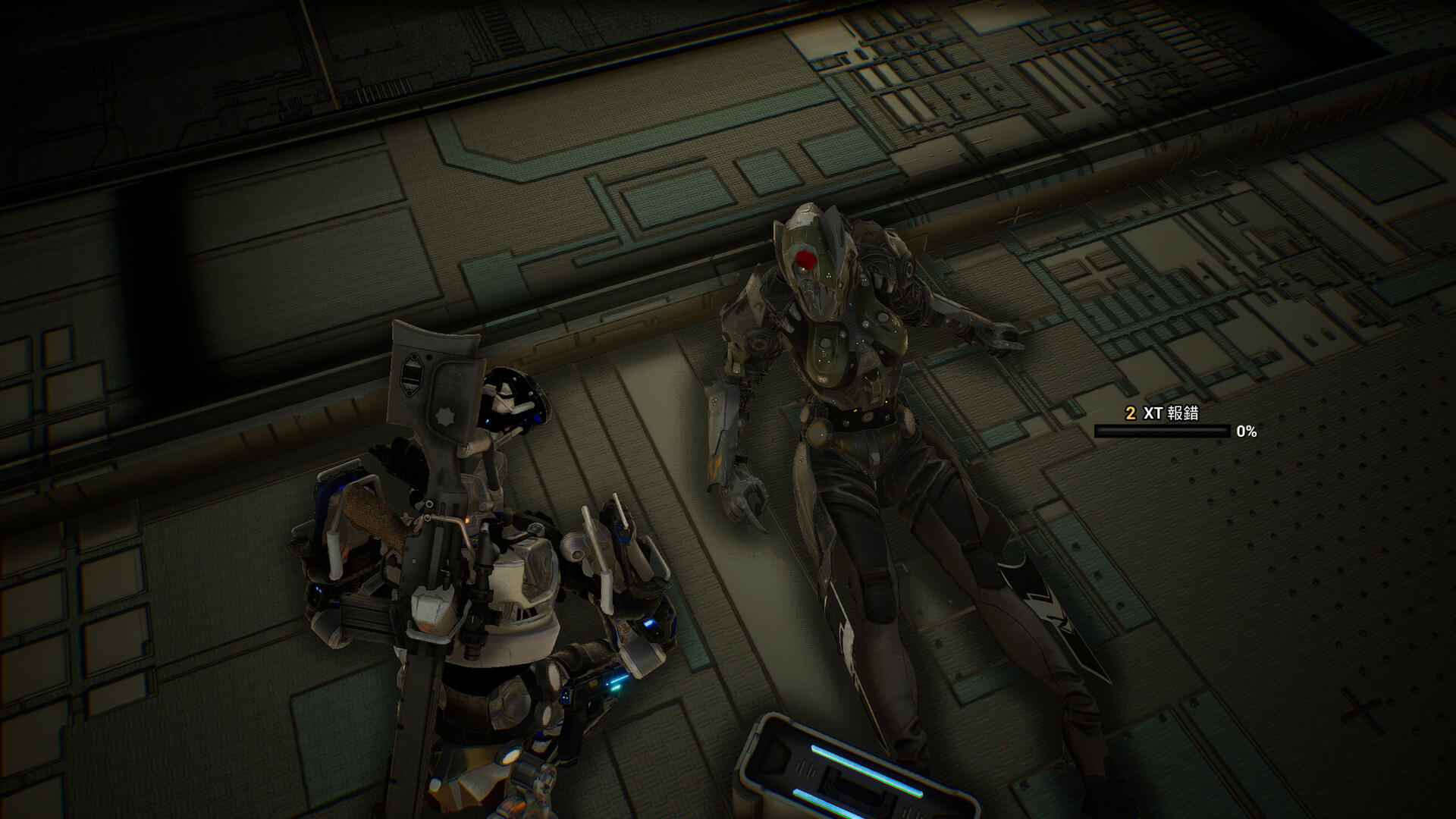Image resolution: width=1456 pixels, height=819 pixels.
Task: Click the robot's belt with orange joints
Action: click(849, 423)
